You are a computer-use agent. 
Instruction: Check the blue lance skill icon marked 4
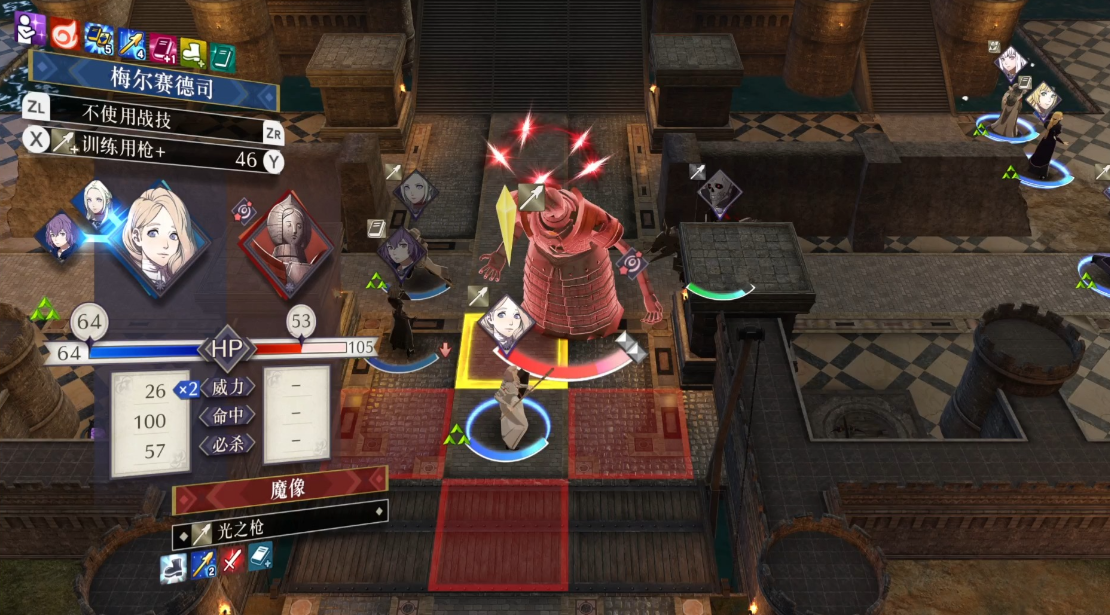click(132, 42)
